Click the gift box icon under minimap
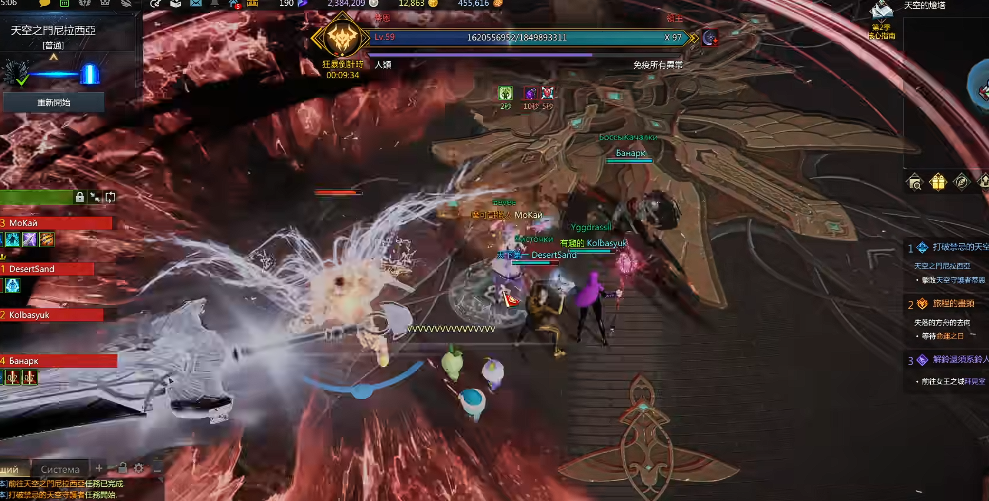Viewport: 989px width, 501px height. point(937,181)
